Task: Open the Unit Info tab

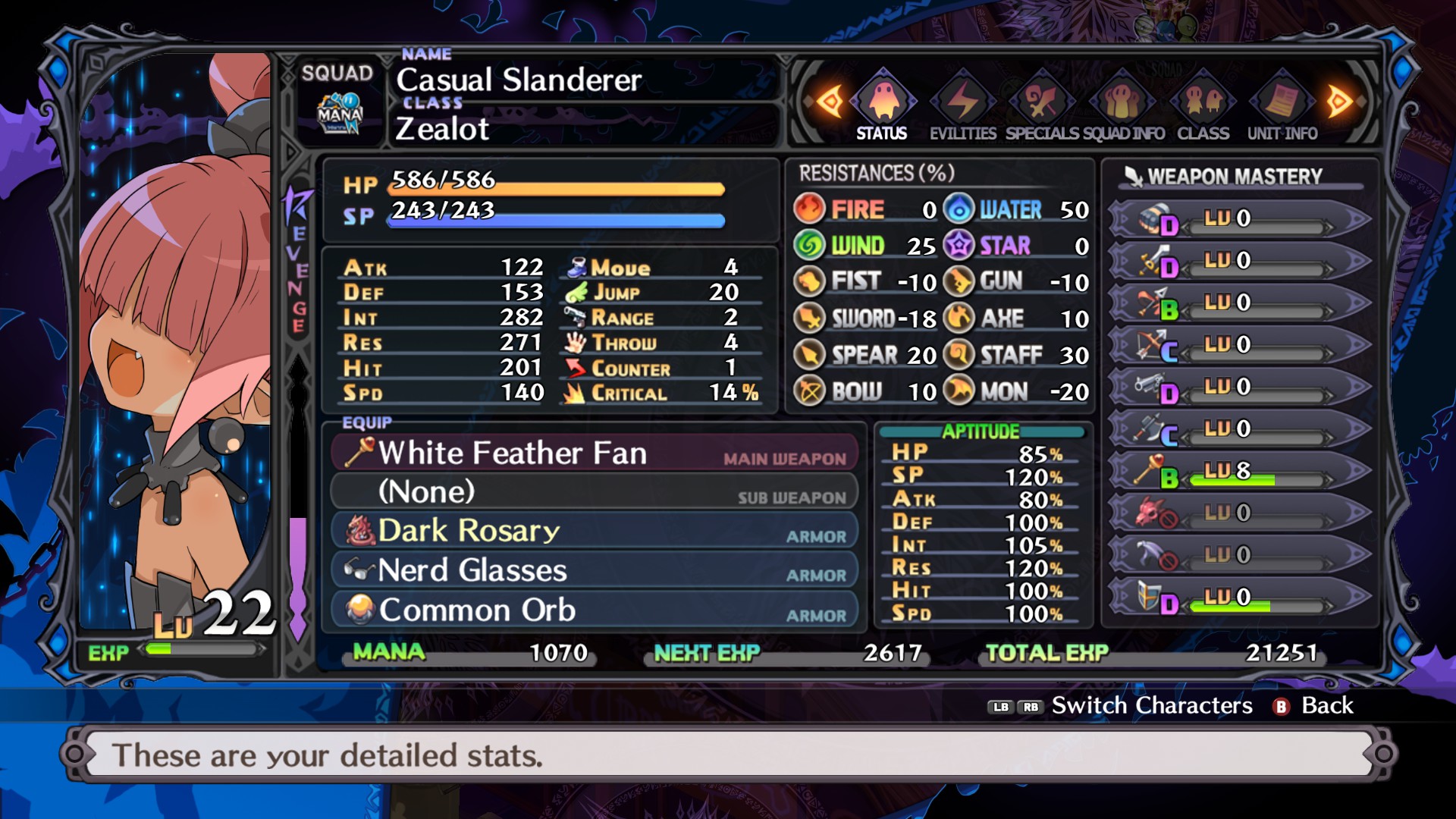Action: click(x=1282, y=110)
